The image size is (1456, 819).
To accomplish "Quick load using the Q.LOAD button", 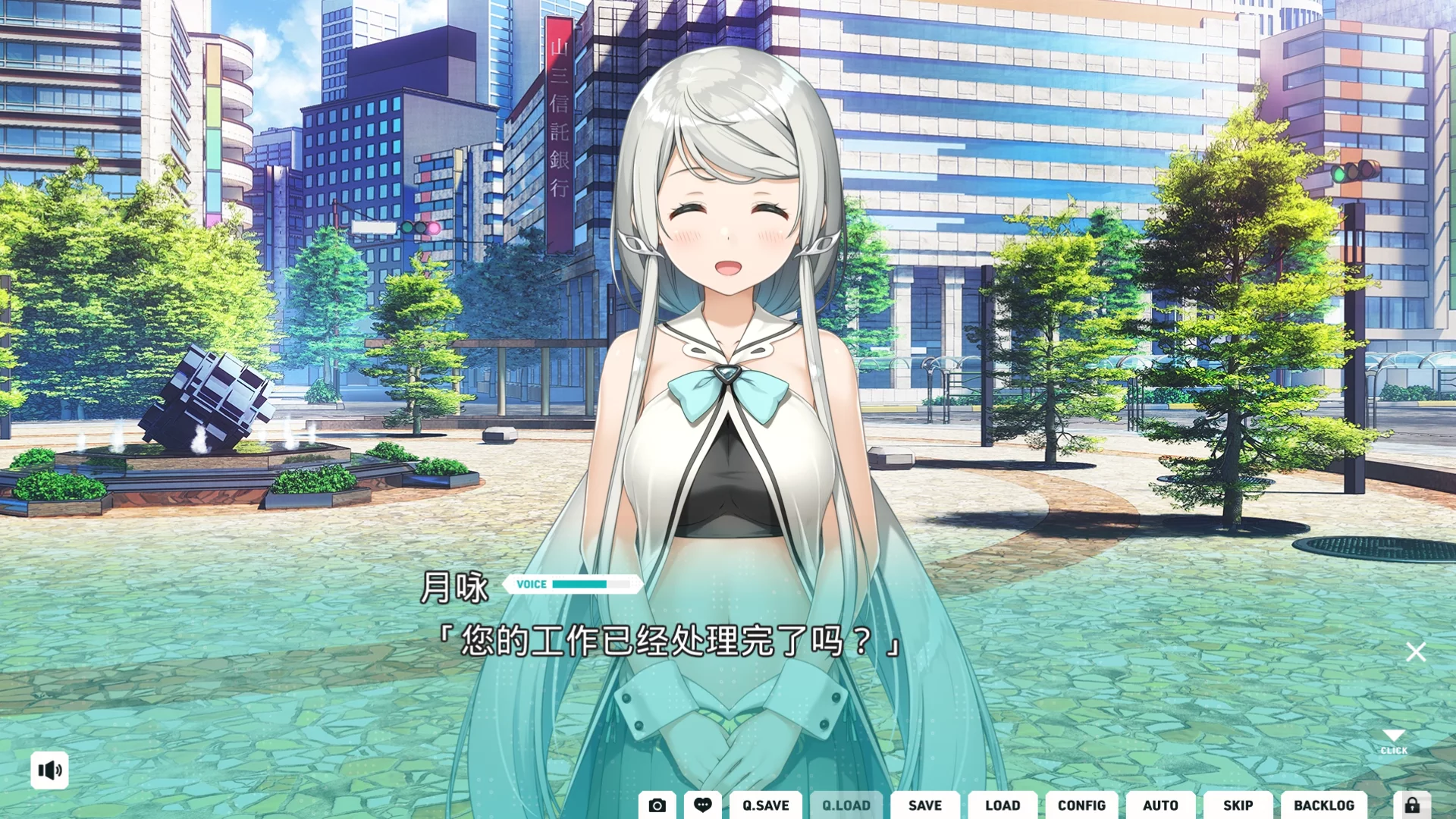I will pyautogui.click(x=845, y=806).
